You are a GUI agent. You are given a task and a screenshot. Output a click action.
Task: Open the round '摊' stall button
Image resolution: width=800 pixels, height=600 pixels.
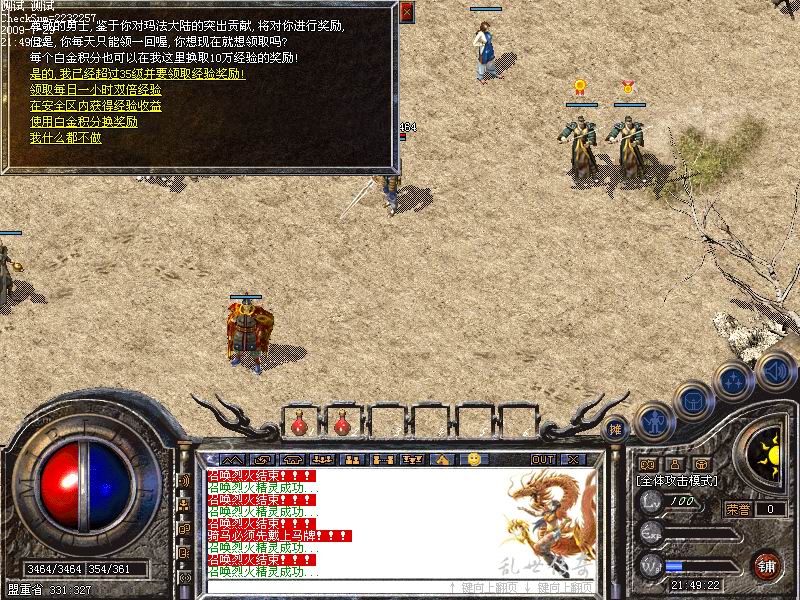click(616, 428)
